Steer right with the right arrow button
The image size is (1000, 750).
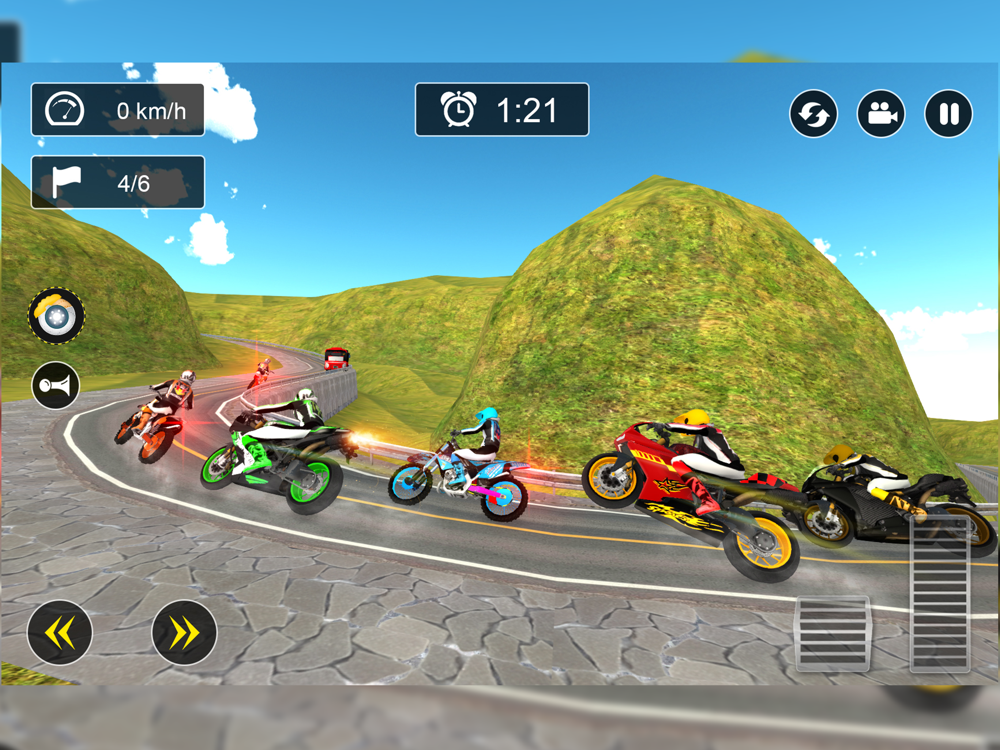[x=184, y=632]
